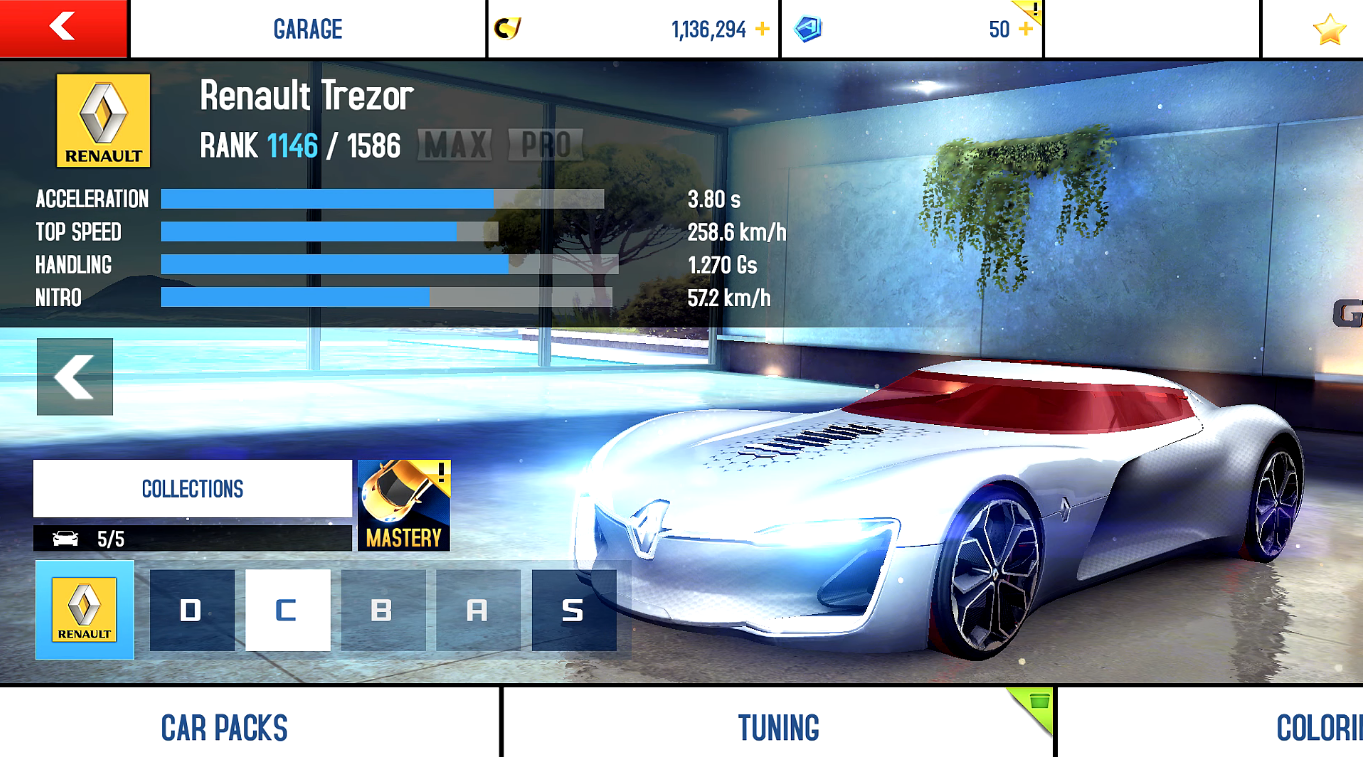The image size is (1363, 757).
Task: Go back using the red arrow button
Action: (x=63, y=28)
